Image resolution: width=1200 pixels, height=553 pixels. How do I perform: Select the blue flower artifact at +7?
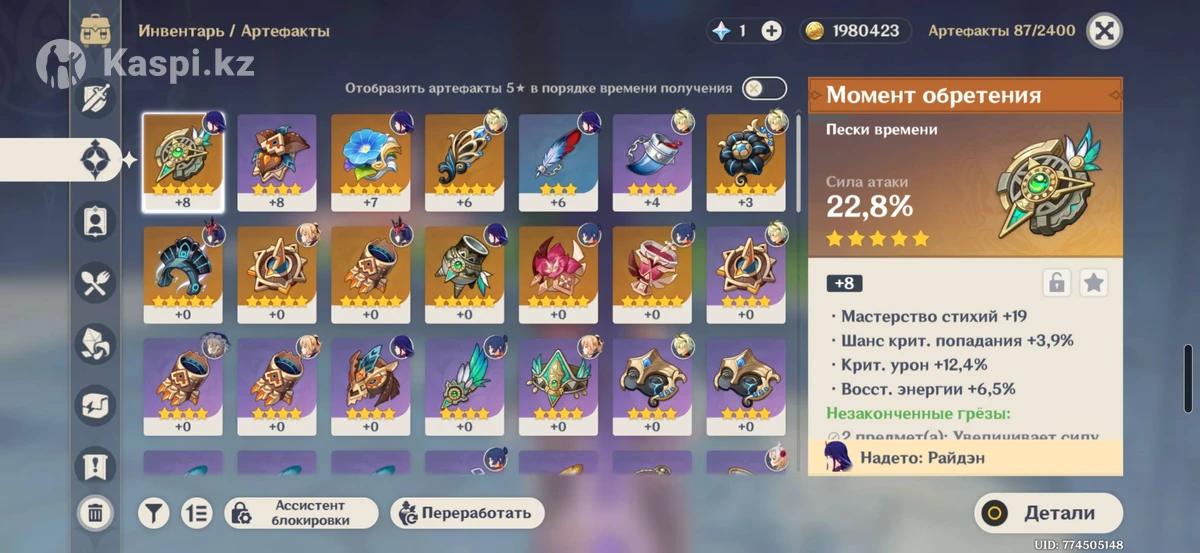[x=370, y=161]
